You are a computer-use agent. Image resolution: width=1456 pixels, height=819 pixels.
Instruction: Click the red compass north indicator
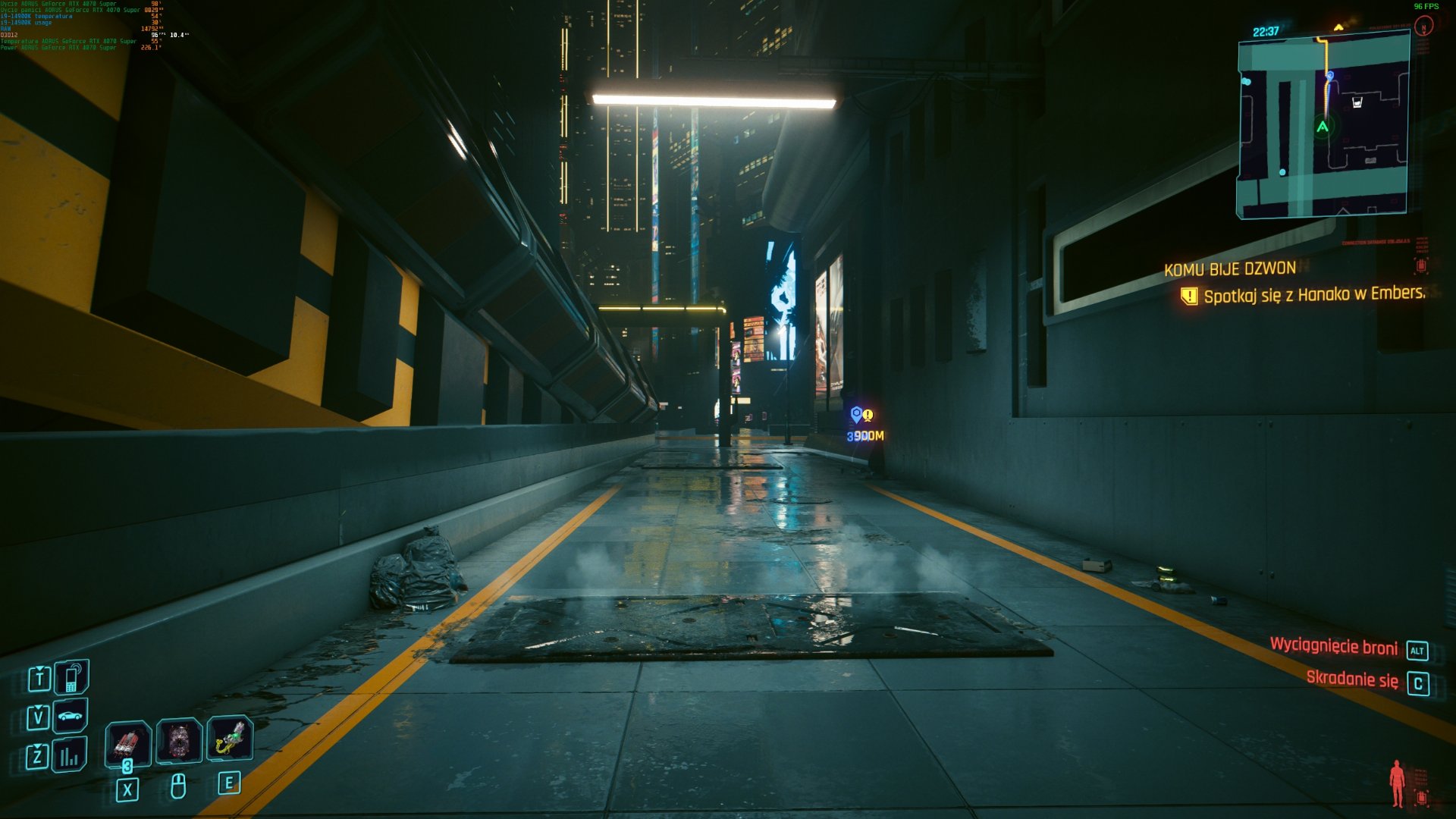click(1424, 27)
